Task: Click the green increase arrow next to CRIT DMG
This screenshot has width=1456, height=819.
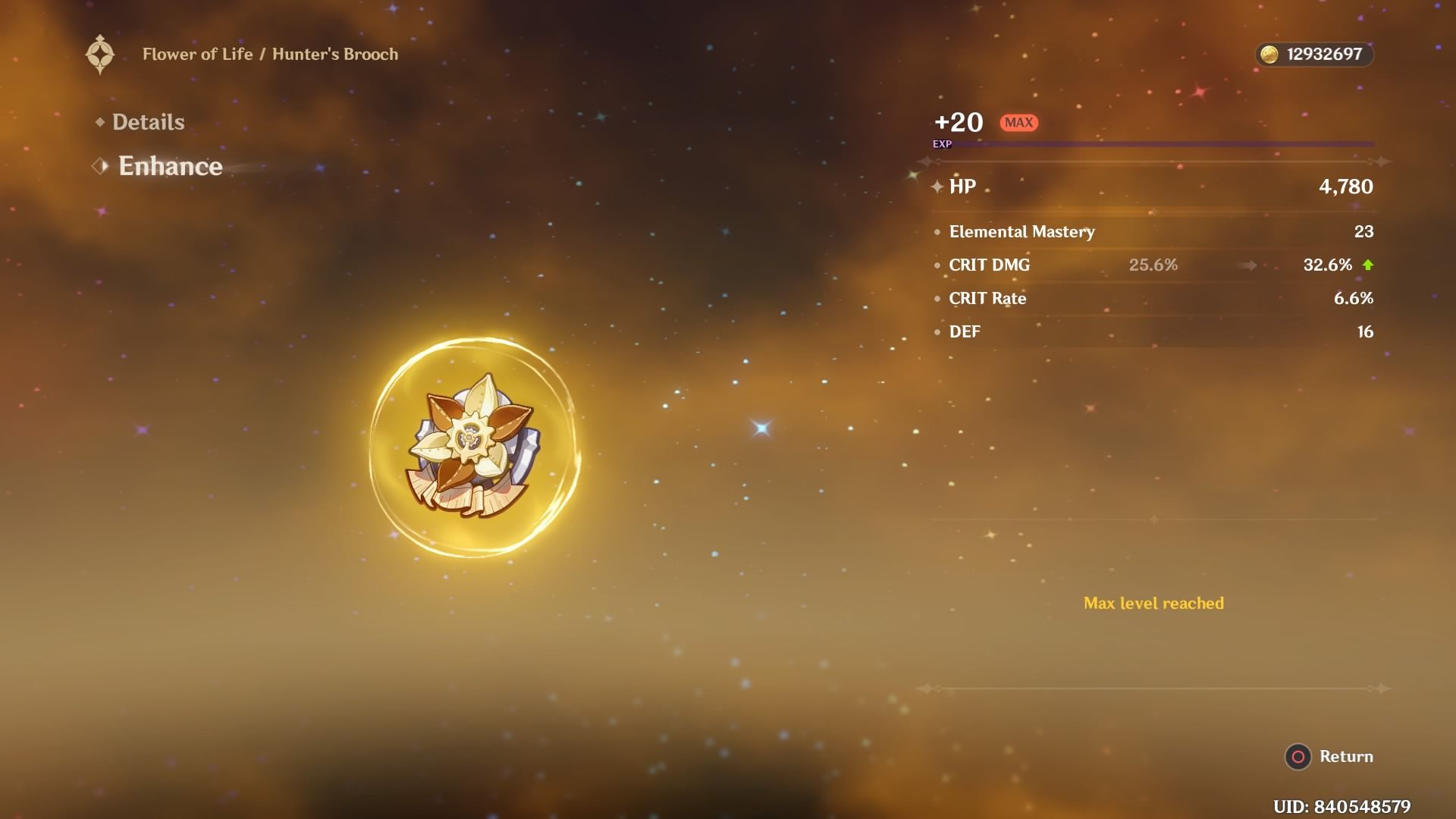Action: [1370, 265]
